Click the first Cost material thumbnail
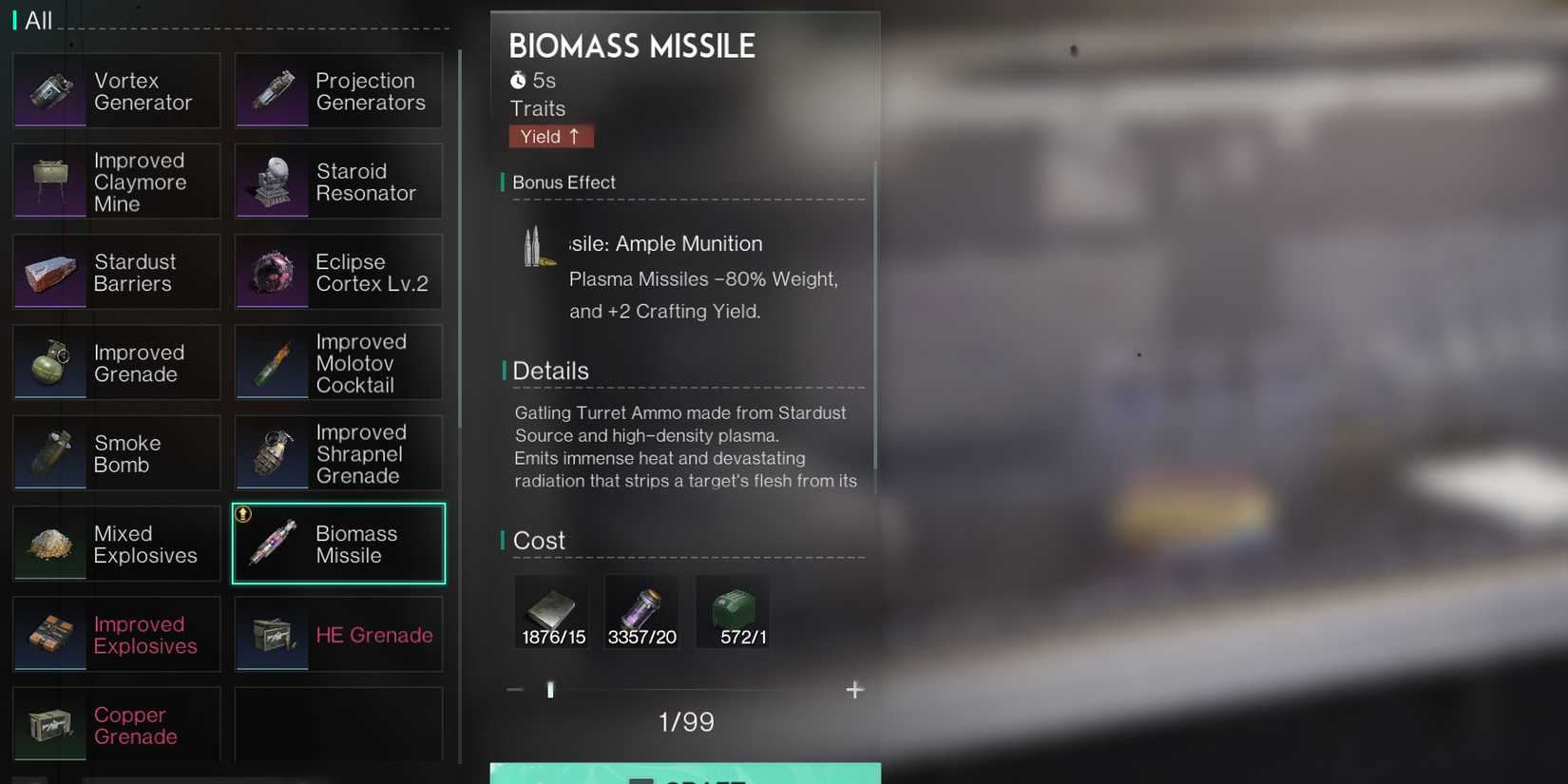This screenshot has width=1568, height=784. (x=551, y=612)
